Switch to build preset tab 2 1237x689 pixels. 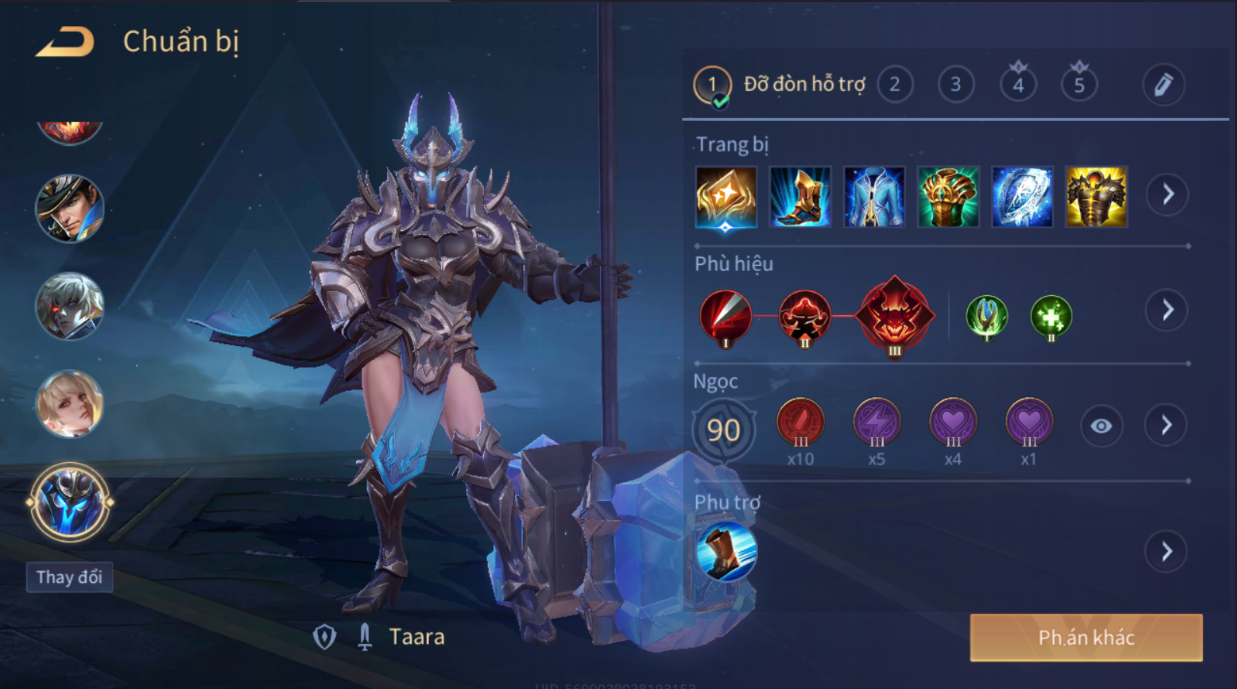(894, 85)
